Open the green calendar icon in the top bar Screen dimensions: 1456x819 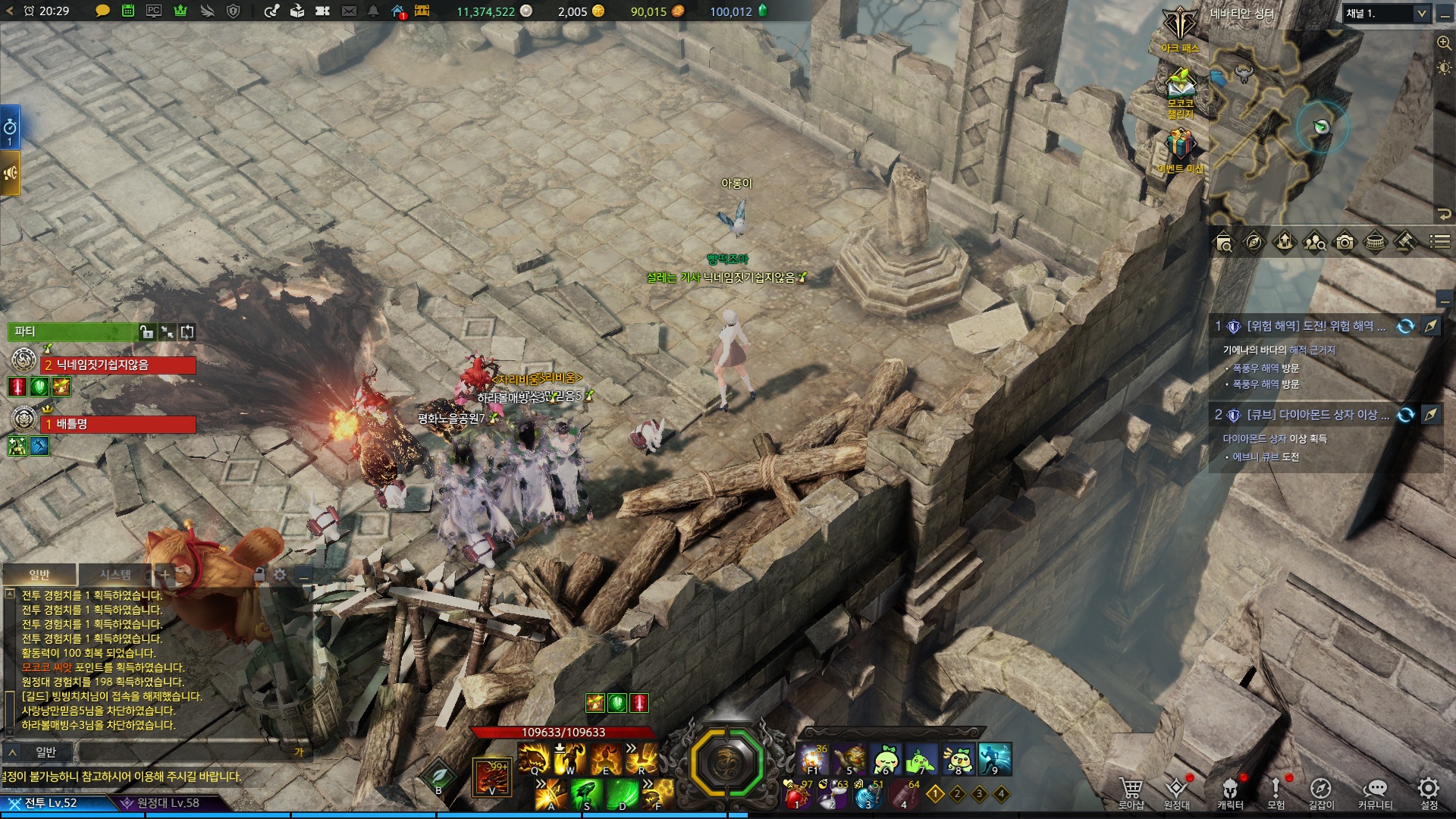(x=128, y=11)
